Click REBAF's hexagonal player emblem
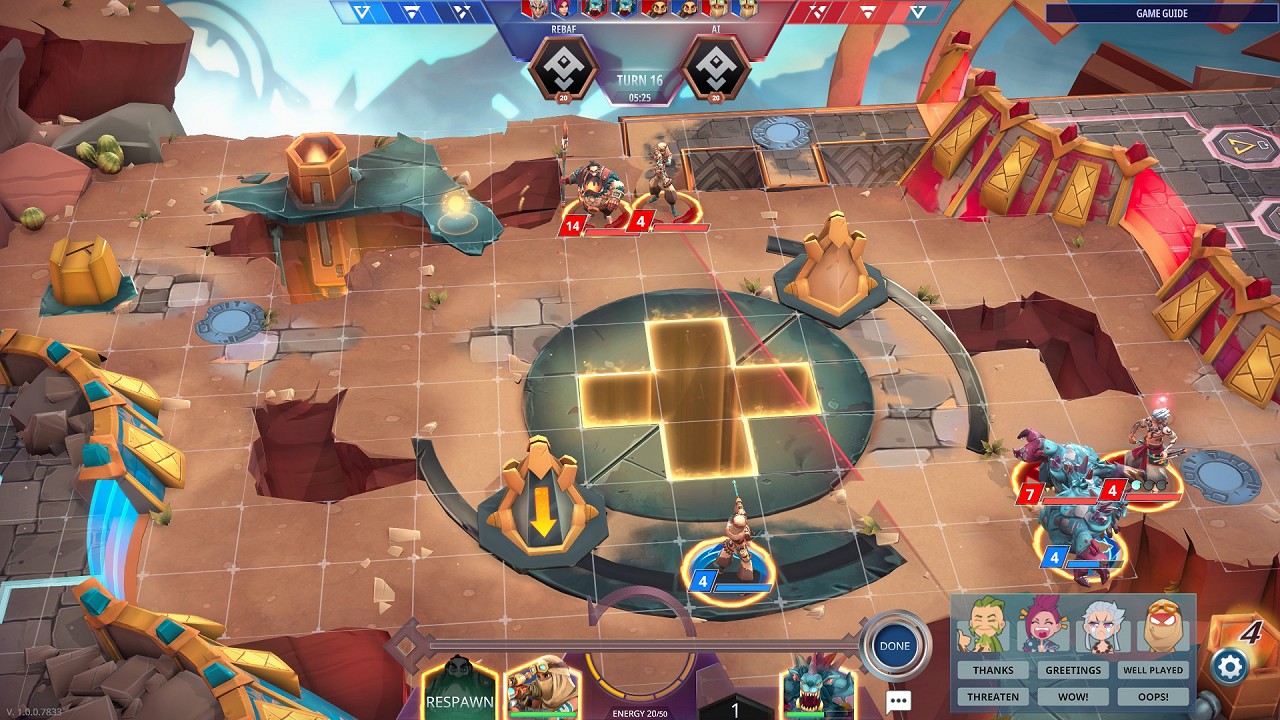Image resolution: width=1280 pixels, height=720 pixels. [564, 68]
